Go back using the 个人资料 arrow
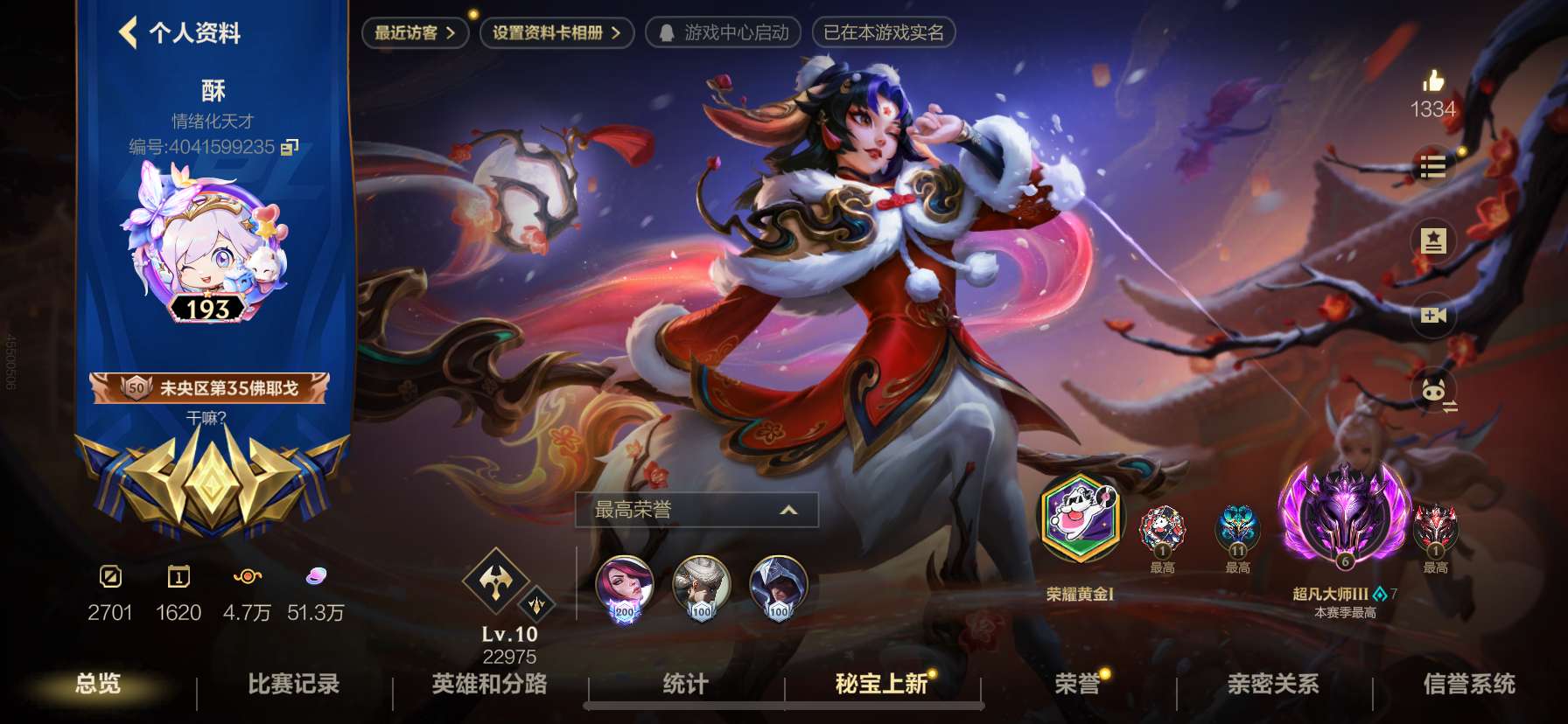 point(129,31)
